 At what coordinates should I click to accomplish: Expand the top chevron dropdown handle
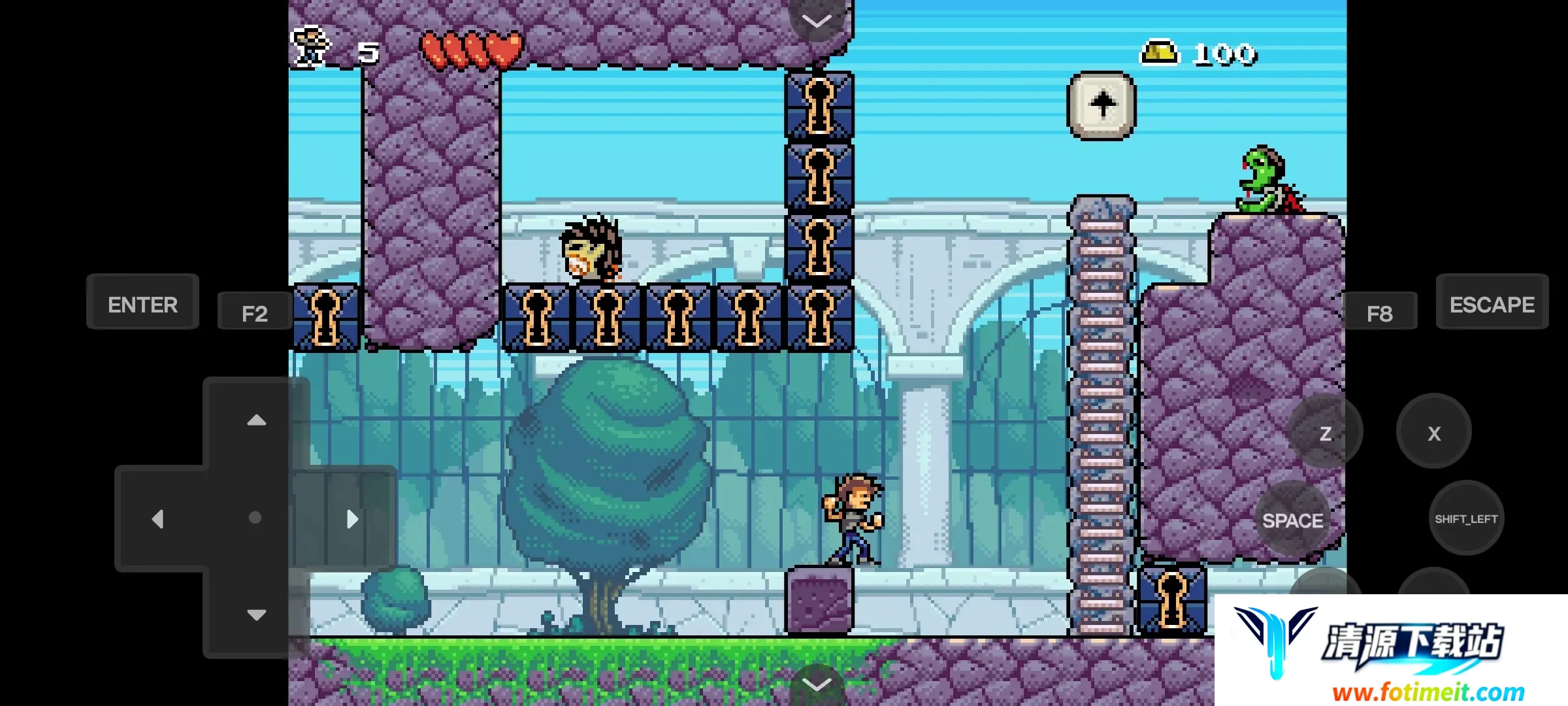tap(817, 21)
